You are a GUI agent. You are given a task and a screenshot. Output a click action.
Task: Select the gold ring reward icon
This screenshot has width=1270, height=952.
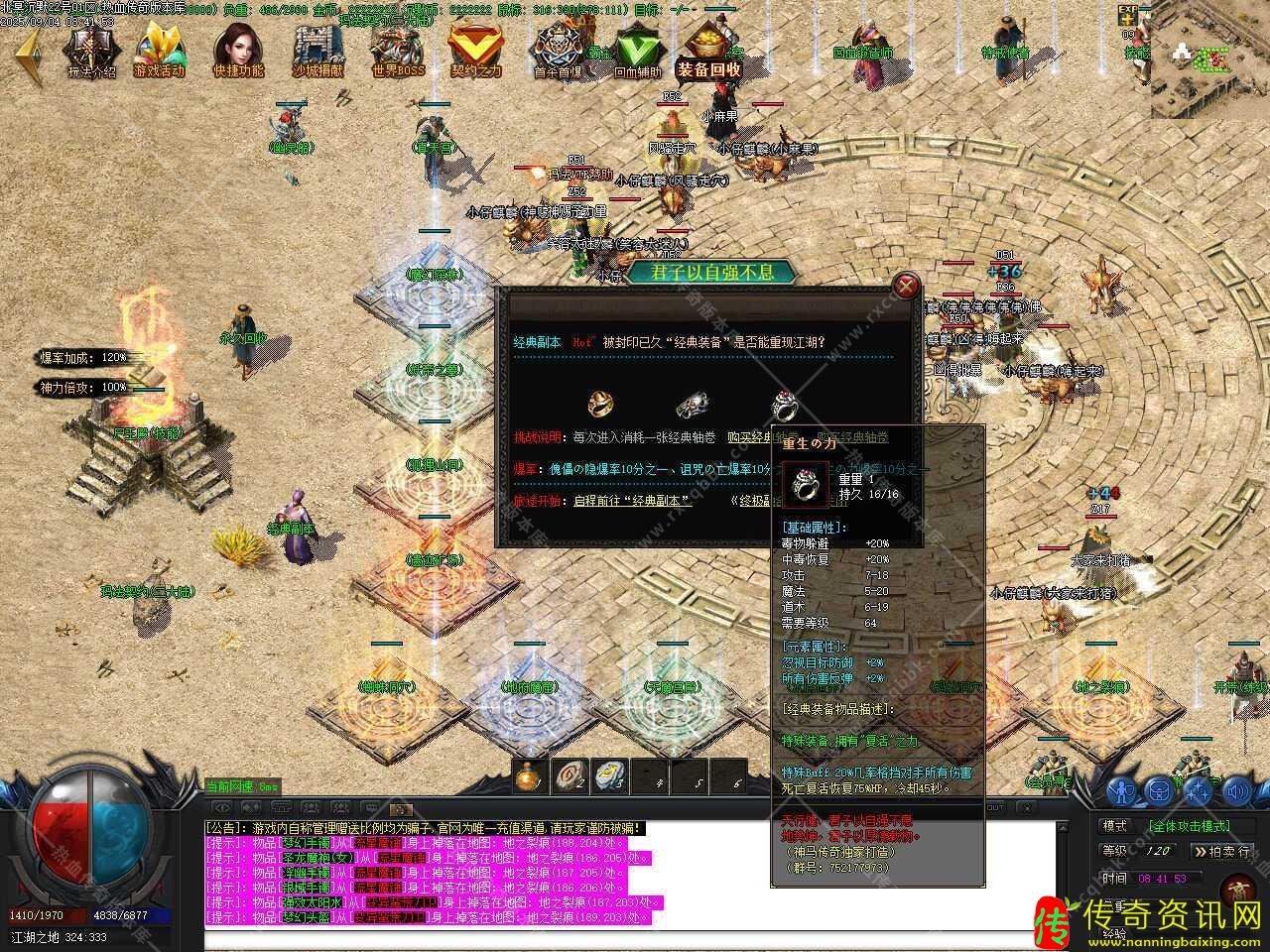[x=600, y=403]
